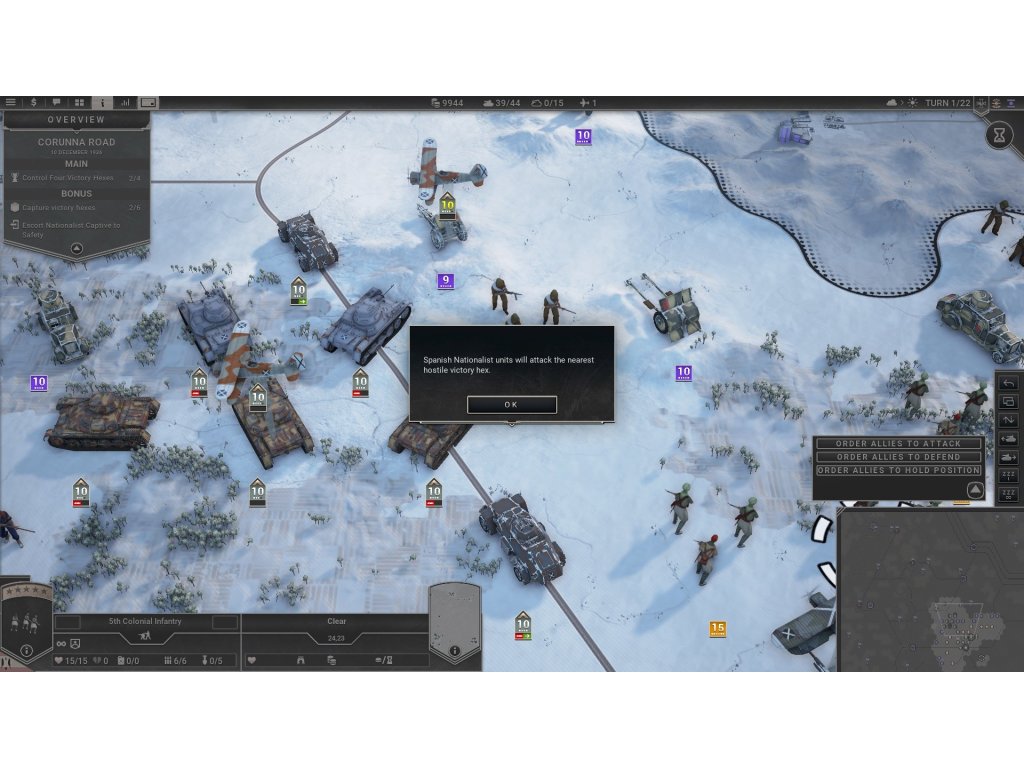This screenshot has width=1024, height=768.
Task: Toggle the Overview info panel tab
Action: [x=102, y=102]
